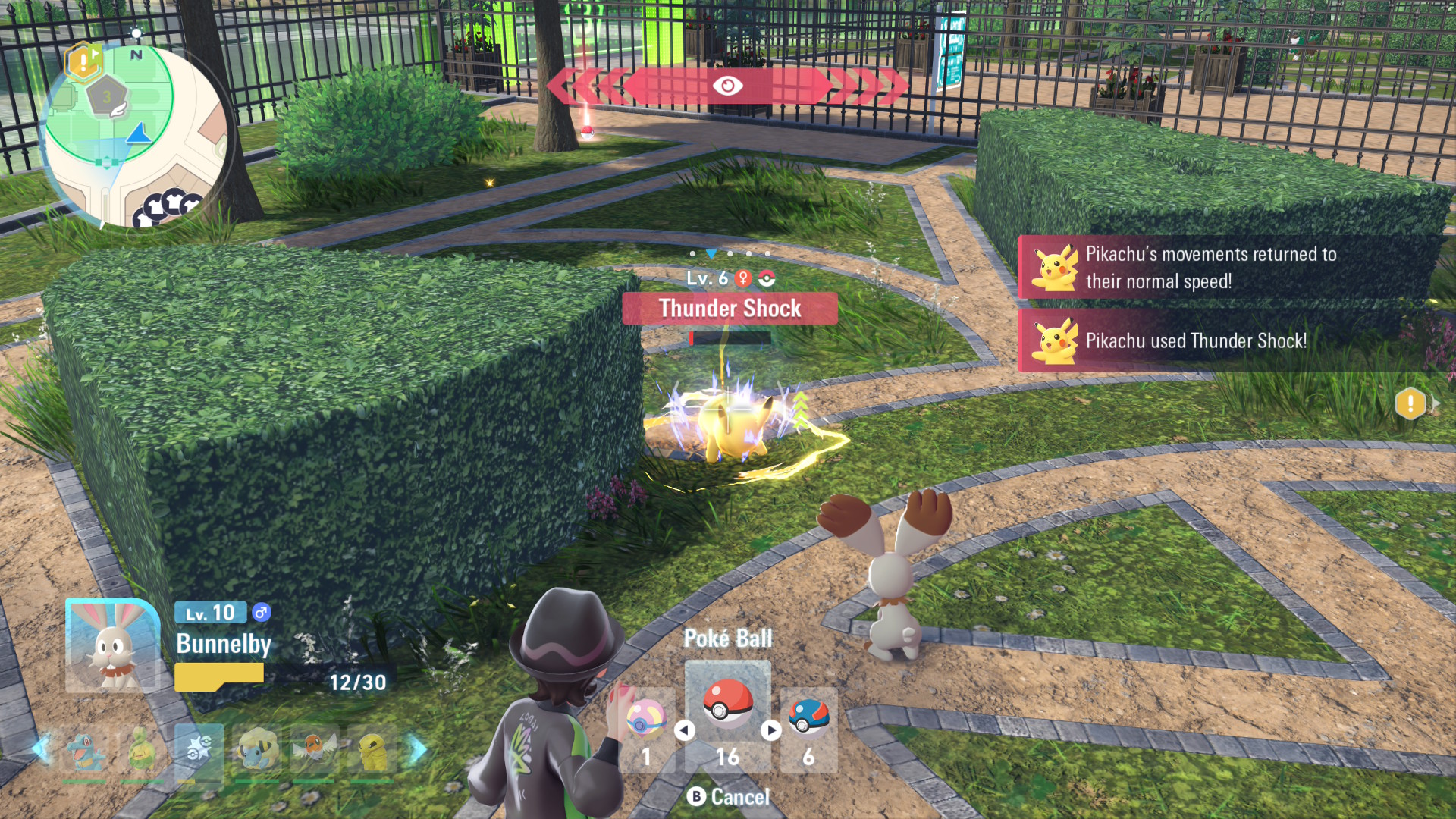Viewport: 1456px width, 819px height.
Task: Click the red lock-on eye indicator banner
Action: click(727, 86)
